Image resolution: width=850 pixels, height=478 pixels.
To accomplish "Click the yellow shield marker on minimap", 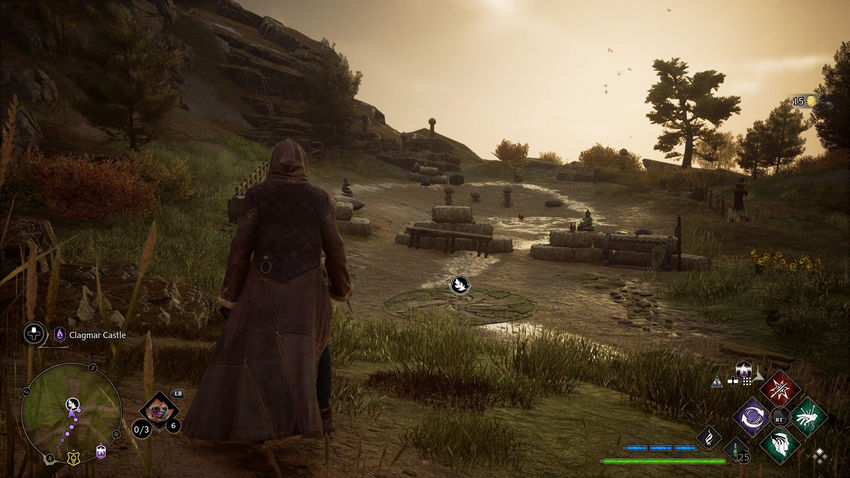I will point(73,458).
